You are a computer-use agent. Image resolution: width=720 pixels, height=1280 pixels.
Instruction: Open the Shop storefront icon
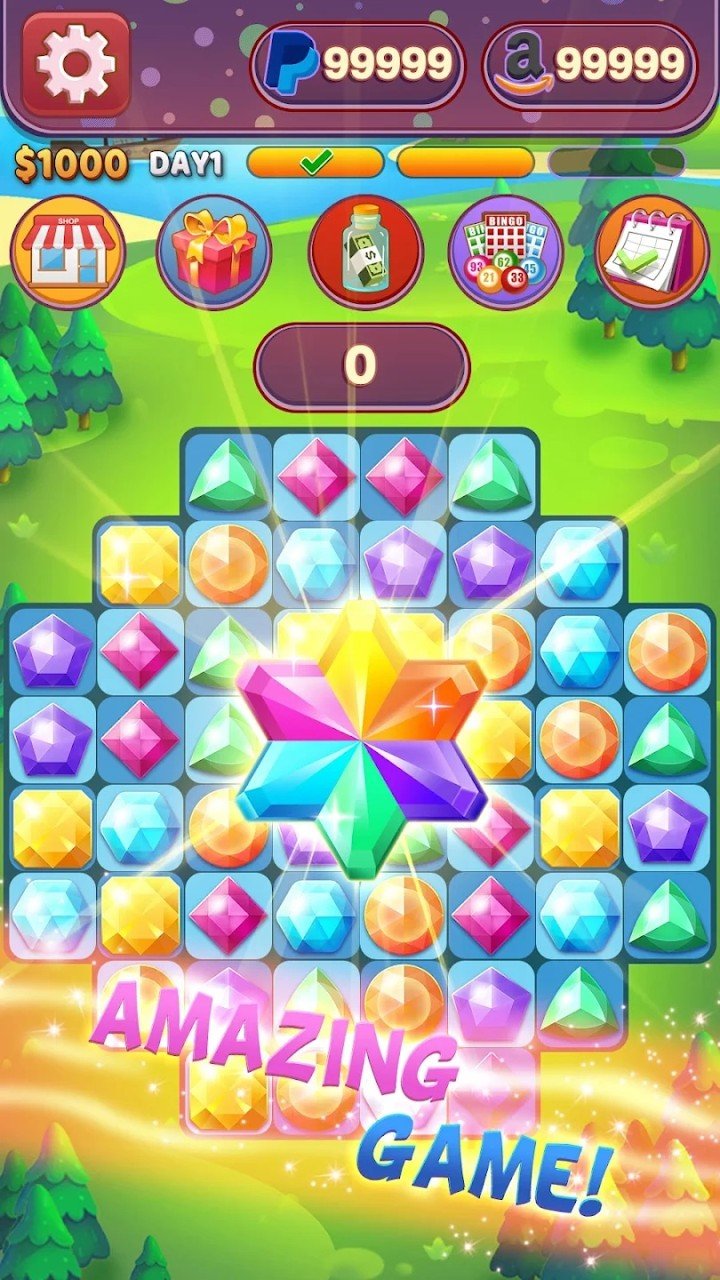(68, 252)
